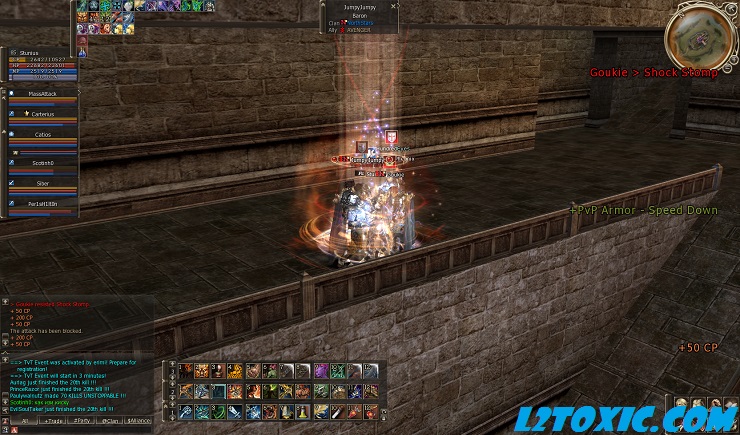Select party member Per1sH1lt0n

(43, 204)
